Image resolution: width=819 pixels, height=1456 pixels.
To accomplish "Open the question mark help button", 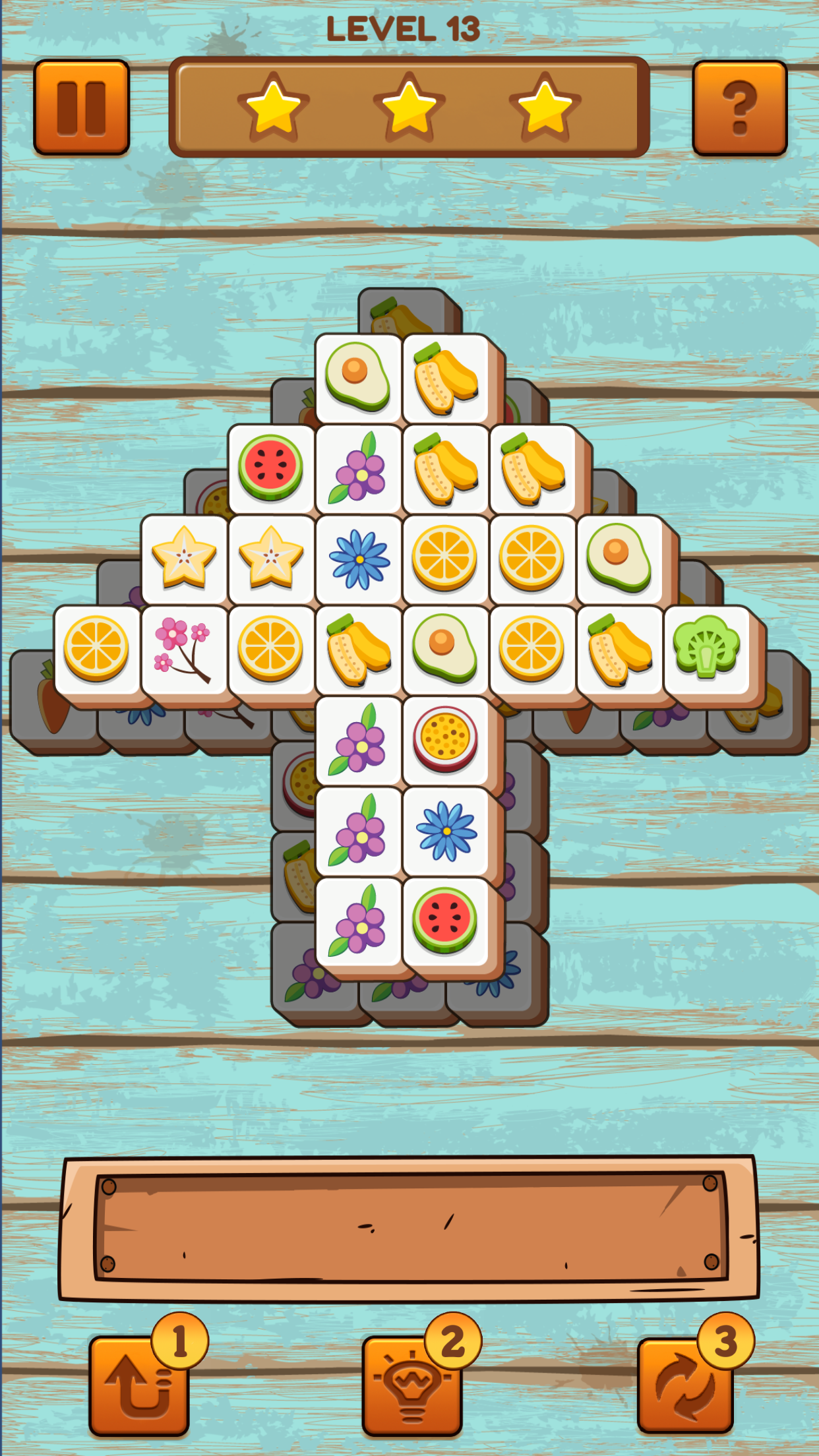I will pyautogui.click(x=739, y=108).
